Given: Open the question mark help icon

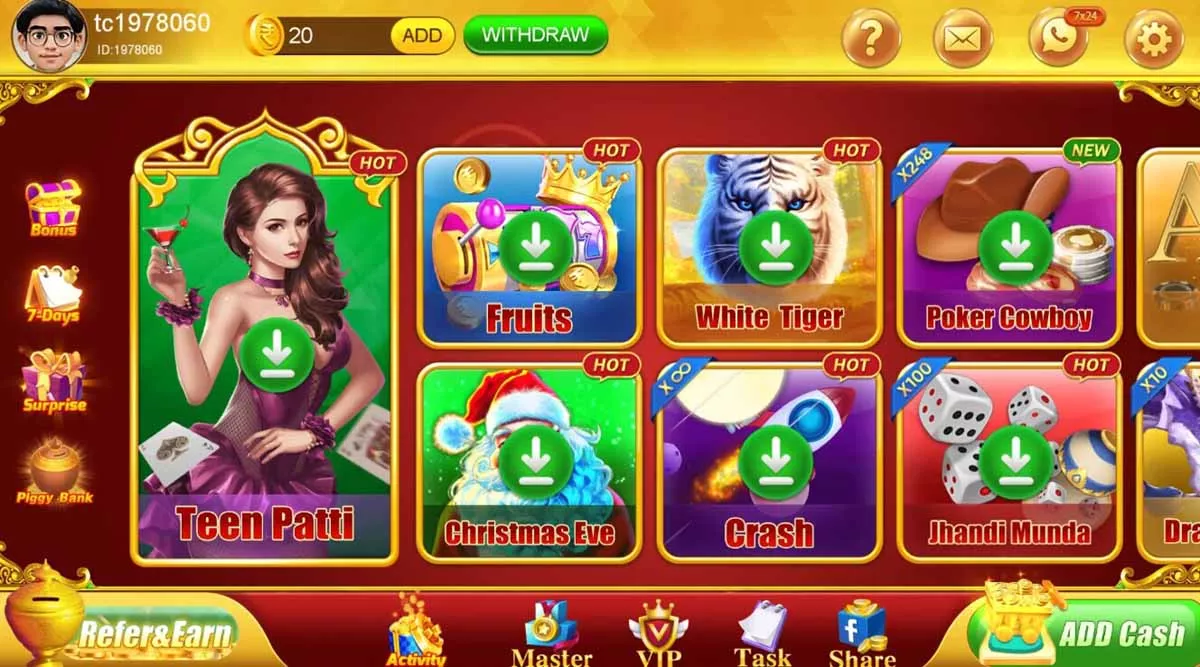Looking at the screenshot, I should click(x=871, y=39).
